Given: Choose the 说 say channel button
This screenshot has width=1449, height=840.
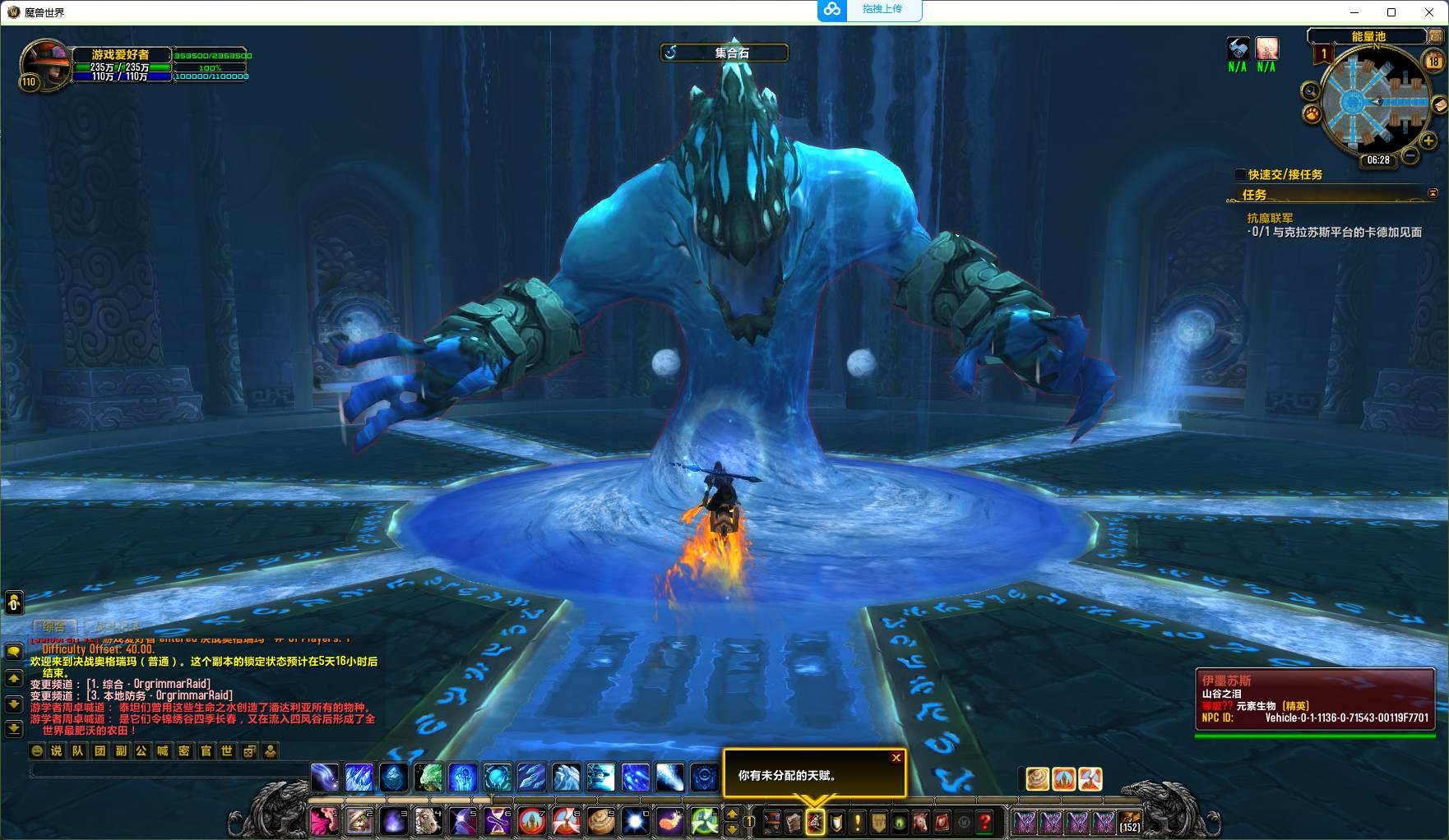Looking at the screenshot, I should coord(57,750).
